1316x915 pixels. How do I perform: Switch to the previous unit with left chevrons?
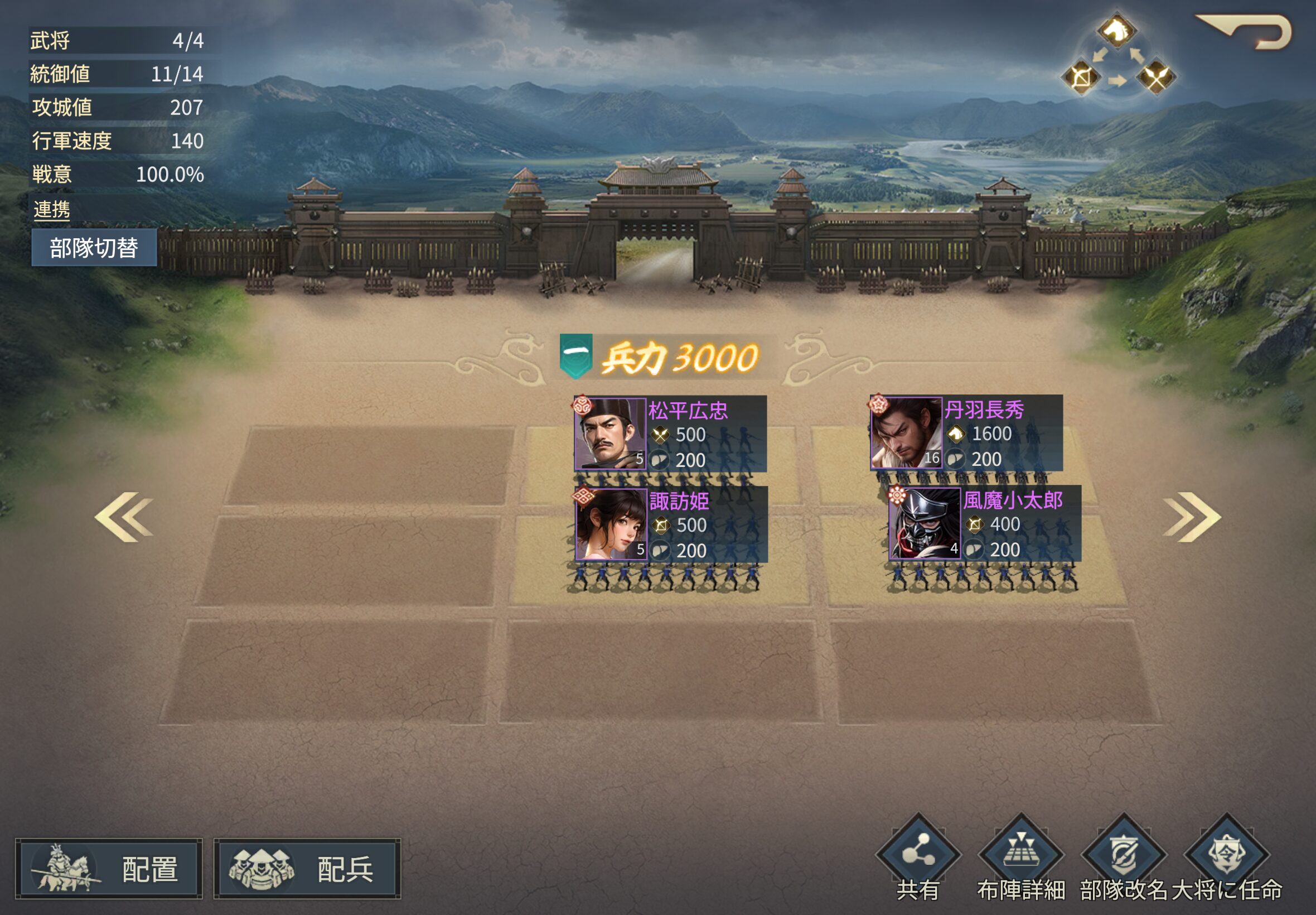coord(124,517)
